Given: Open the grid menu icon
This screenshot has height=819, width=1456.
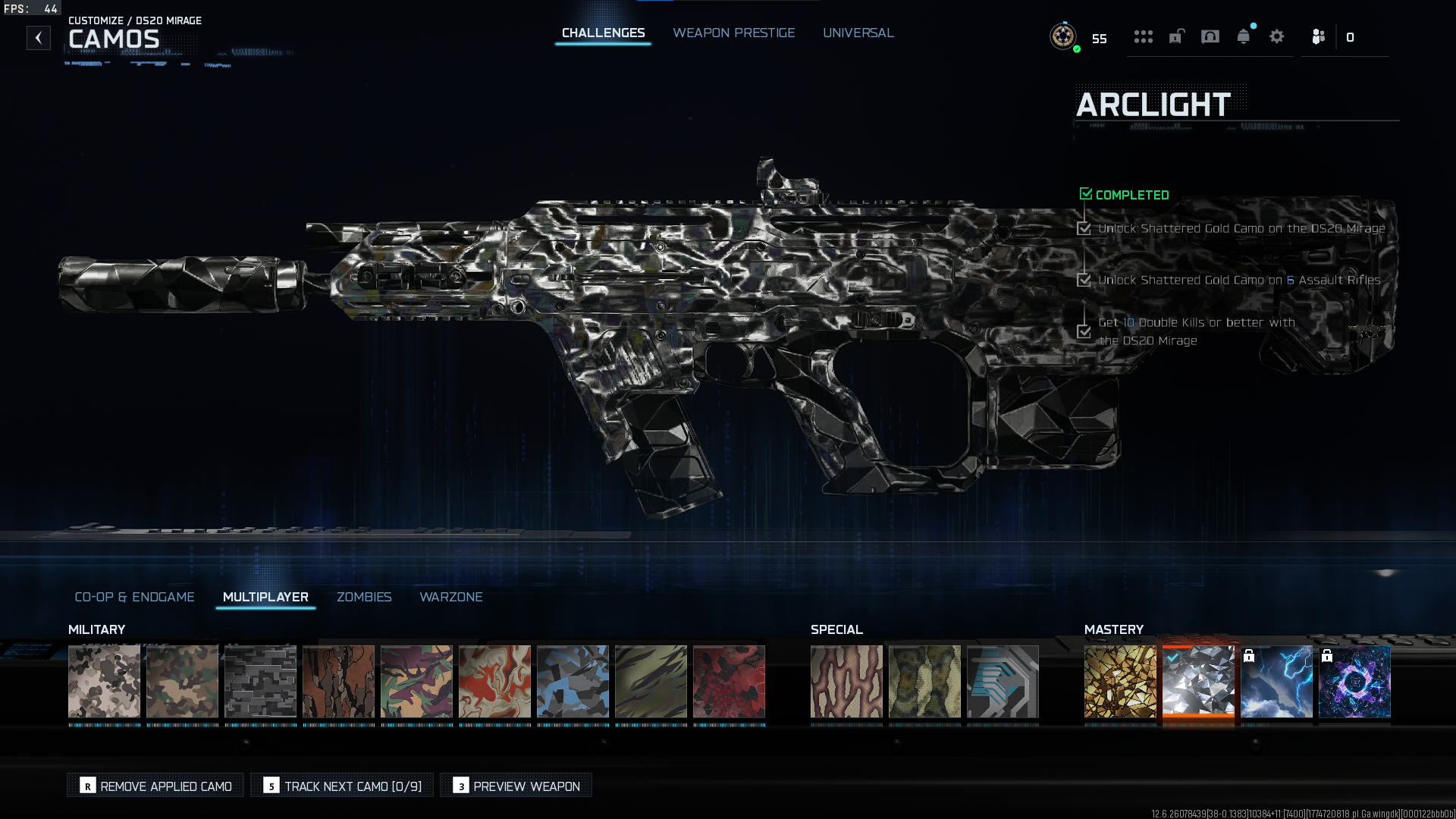Looking at the screenshot, I should click(x=1143, y=36).
